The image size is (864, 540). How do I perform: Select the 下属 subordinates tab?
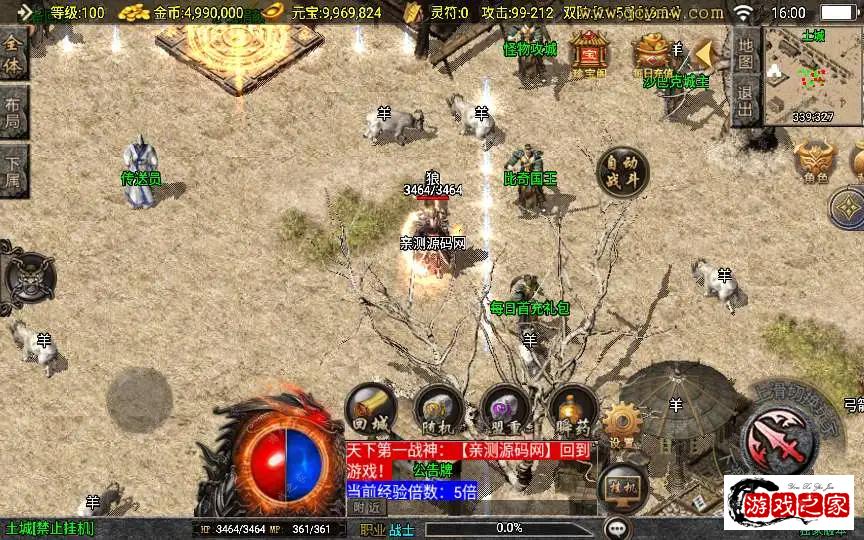click(x=13, y=172)
